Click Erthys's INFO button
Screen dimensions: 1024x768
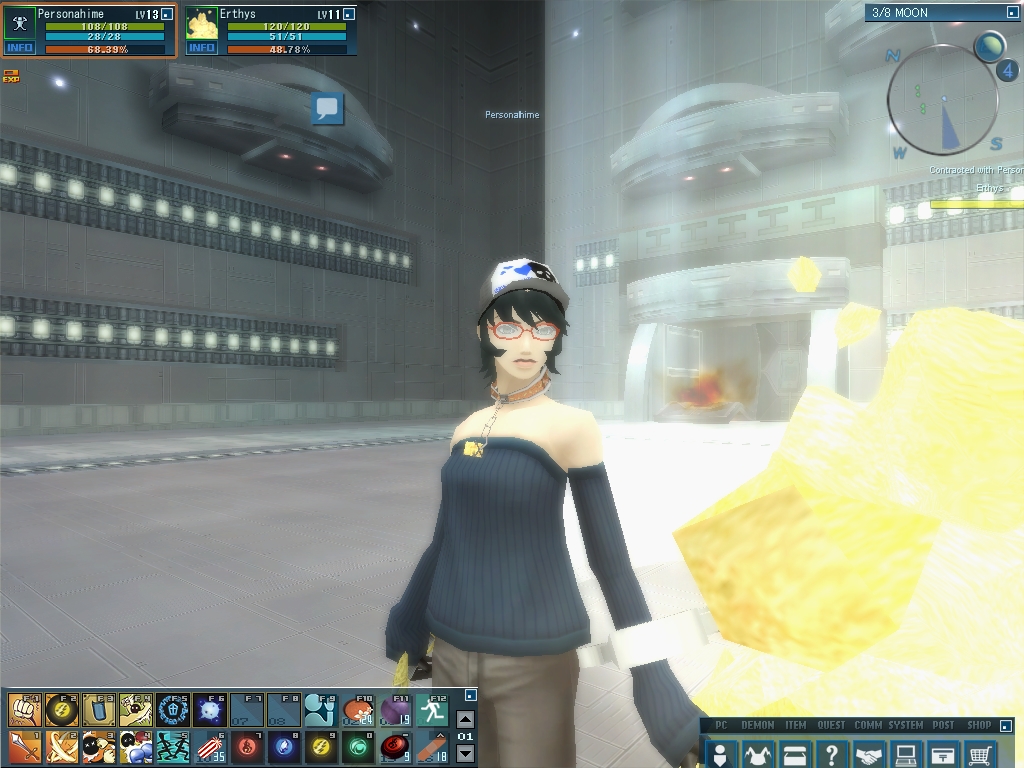pos(202,48)
